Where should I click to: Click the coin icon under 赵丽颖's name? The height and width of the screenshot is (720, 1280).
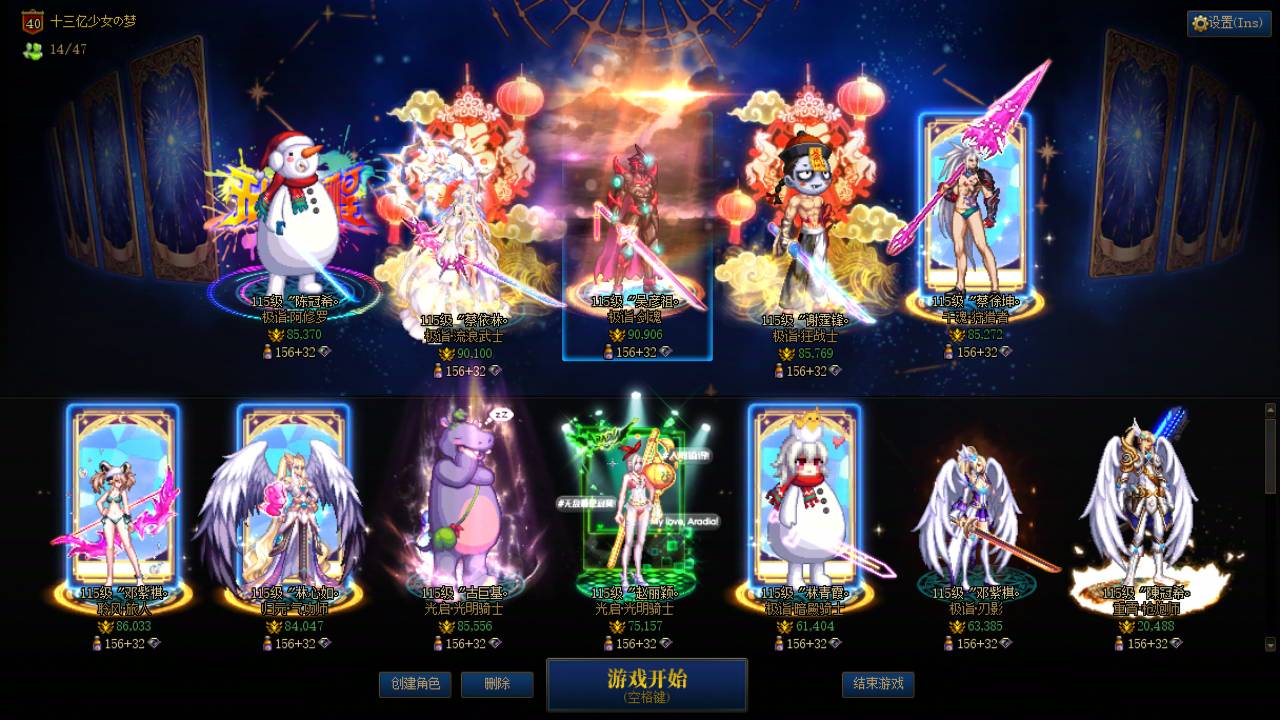click(618, 626)
